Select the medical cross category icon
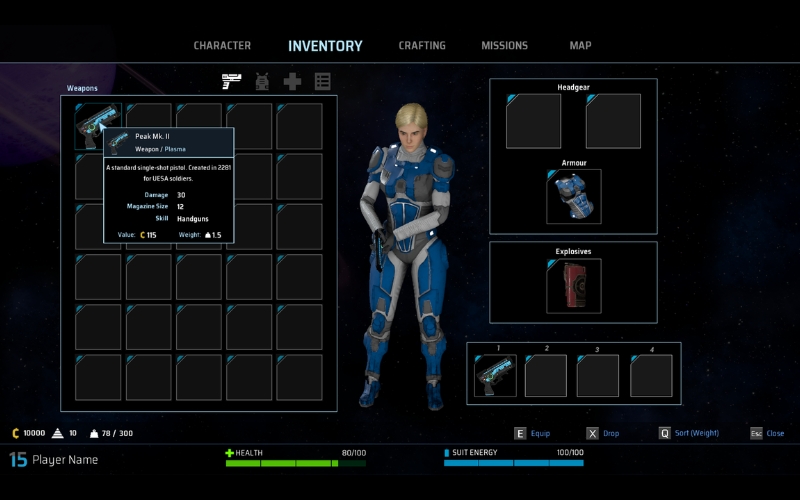The height and width of the screenshot is (500, 800). 292,82
